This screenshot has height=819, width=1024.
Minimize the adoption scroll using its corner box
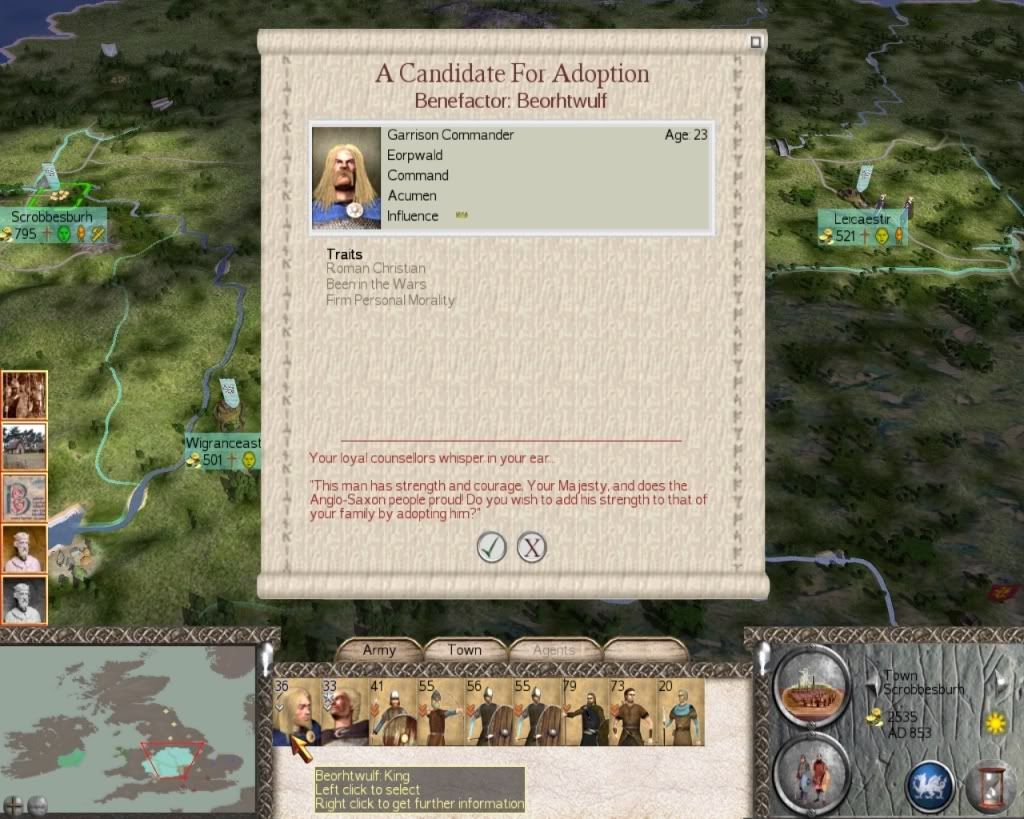coord(756,42)
